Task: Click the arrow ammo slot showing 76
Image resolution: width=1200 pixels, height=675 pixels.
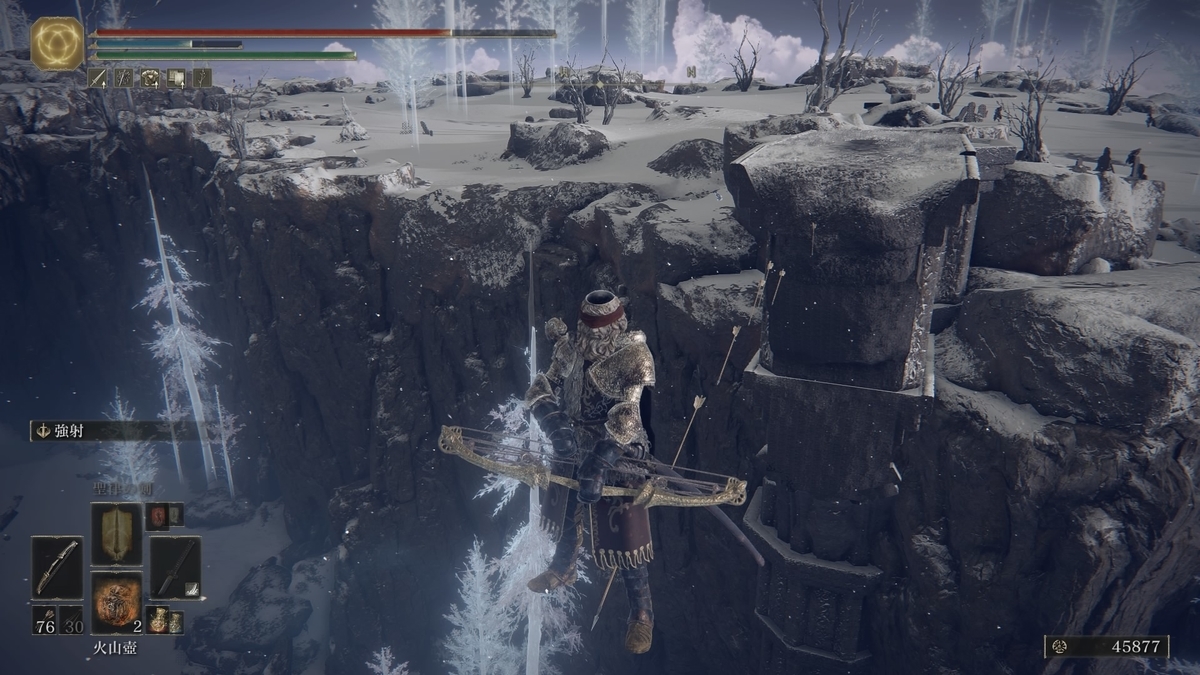Action: coord(44,619)
